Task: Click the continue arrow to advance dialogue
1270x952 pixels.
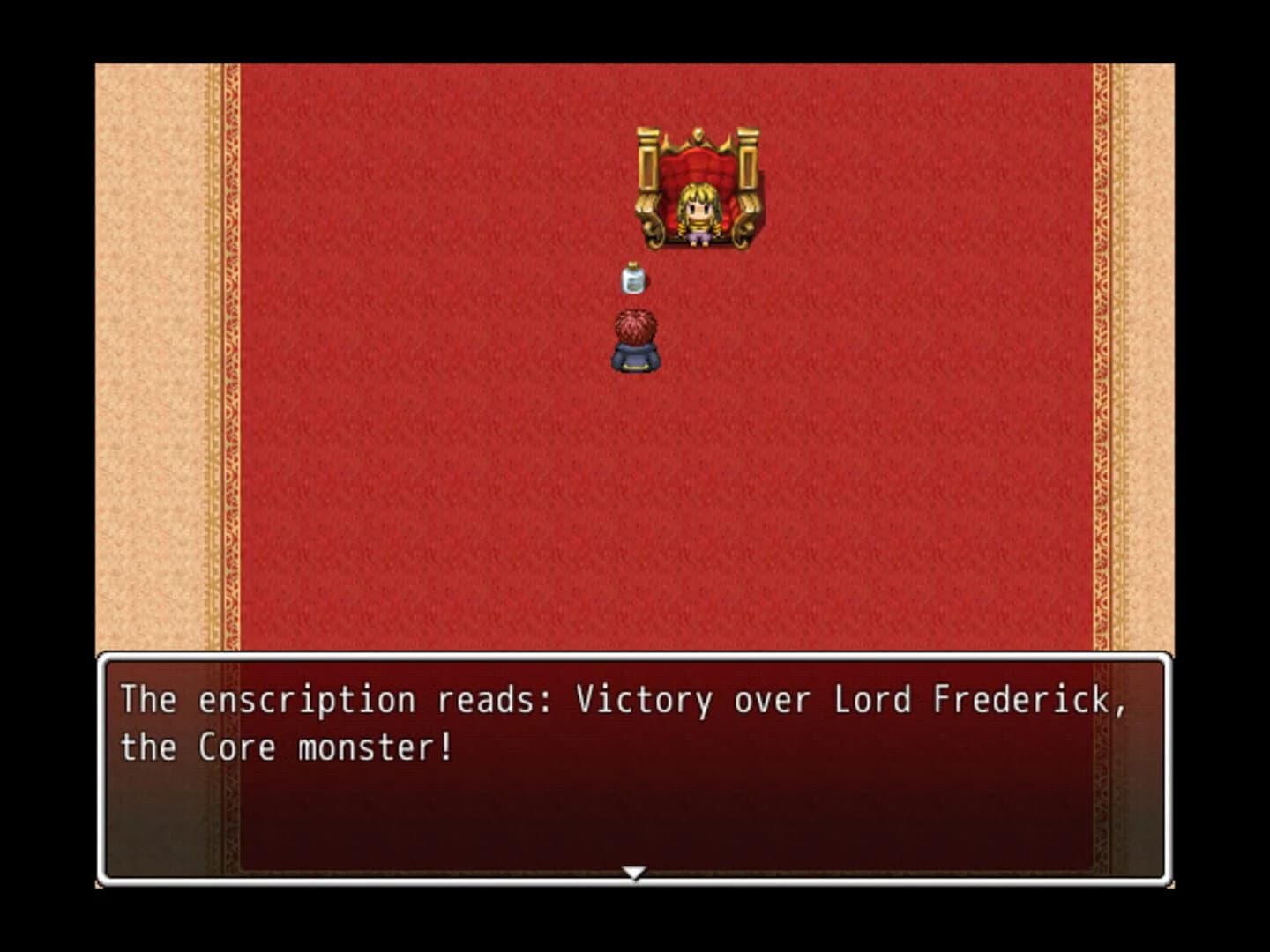Action: [635, 872]
